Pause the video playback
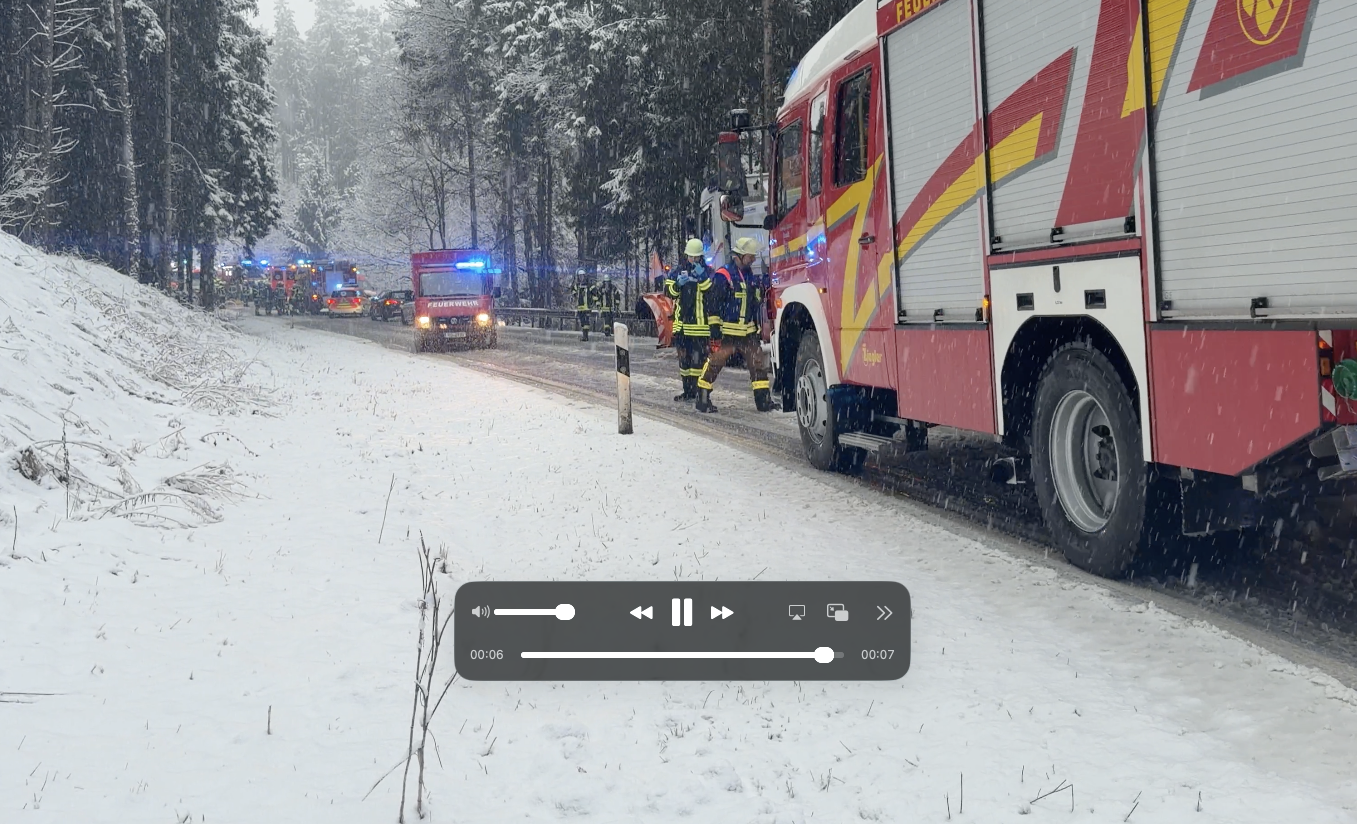The height and width of the screenshot is (824, 1357). point(681,612)
